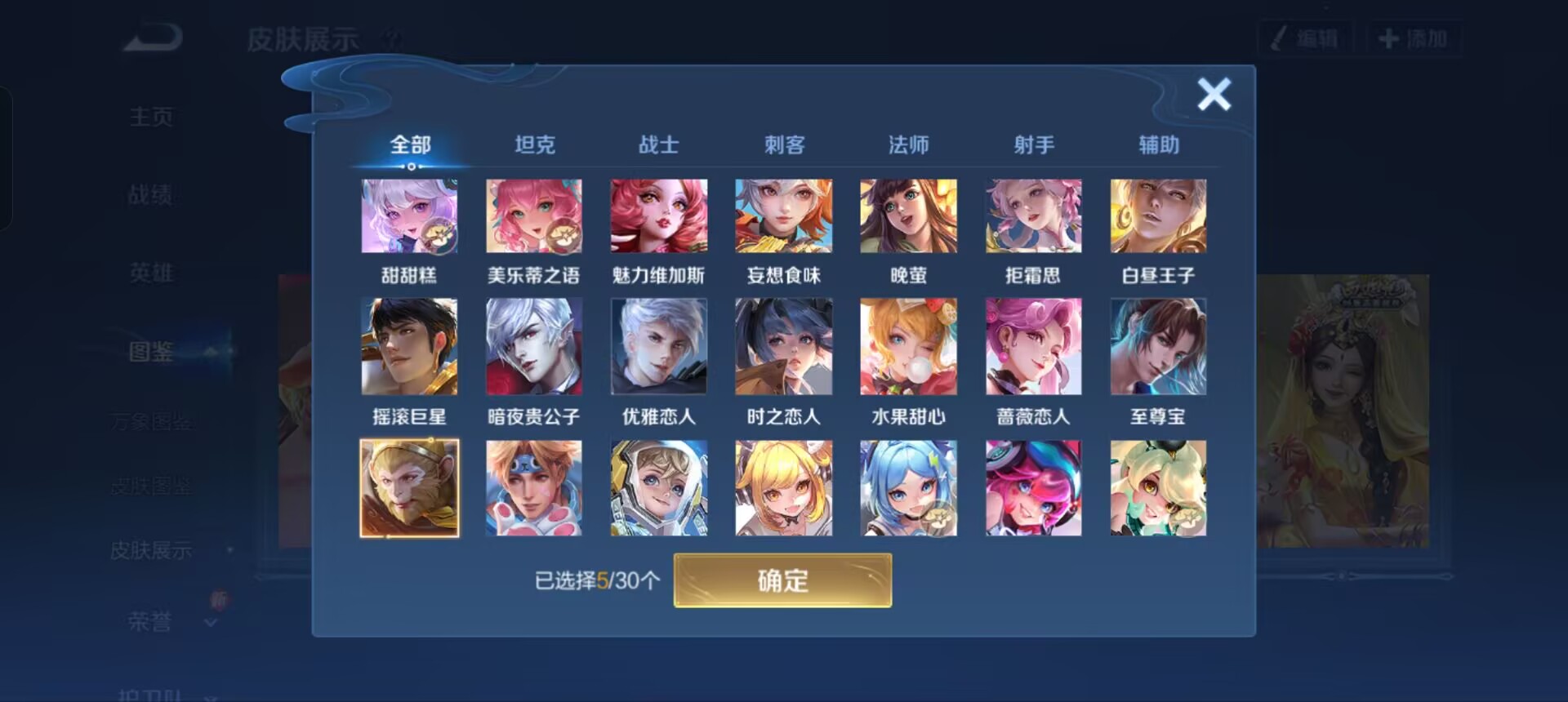Confirm selection with the 确定 button
Screen dimensions: 1568x702
[782, 581]
